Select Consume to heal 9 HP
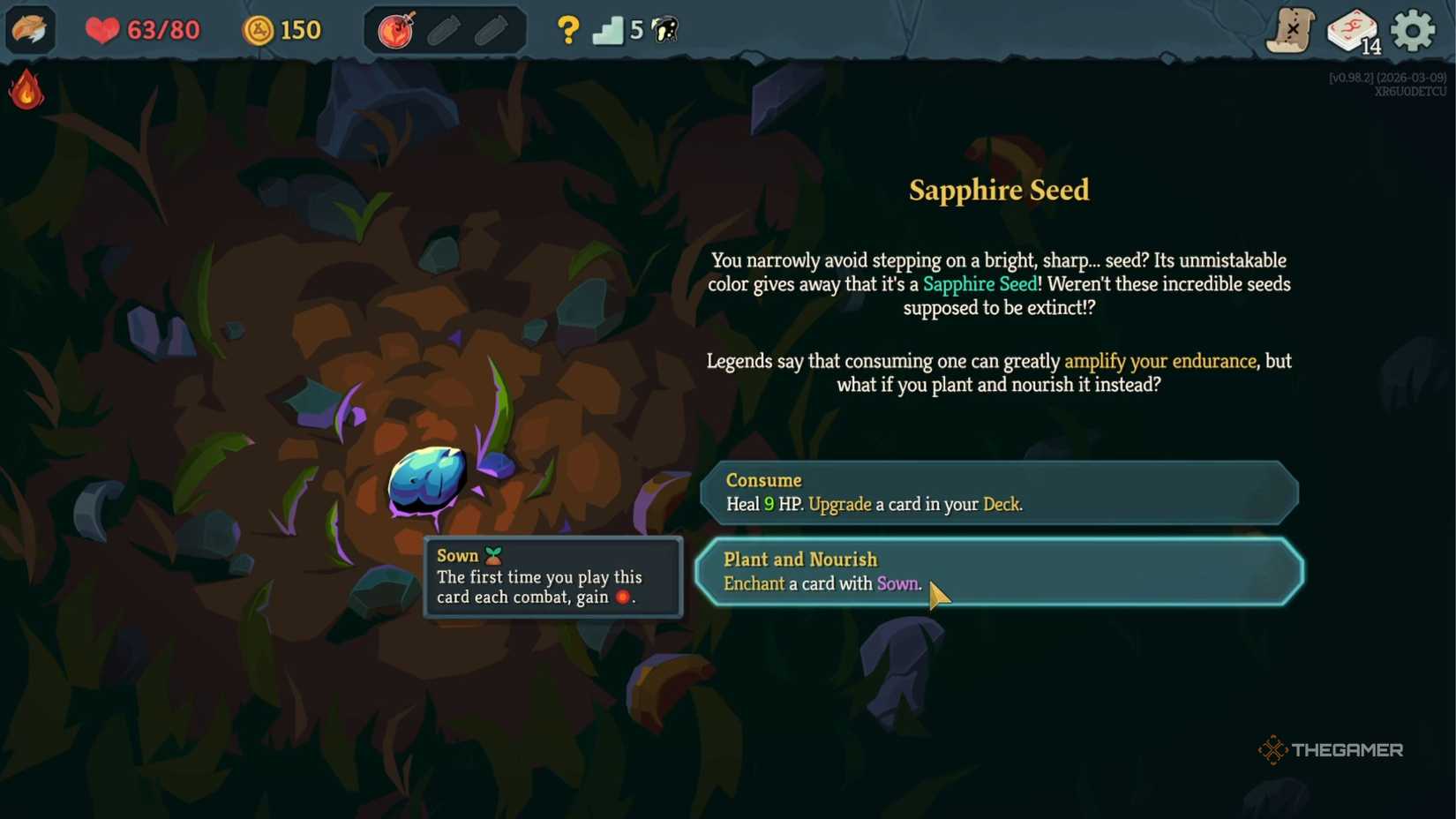This screenshot has height=819, width=1456. [x=997, y=492]
